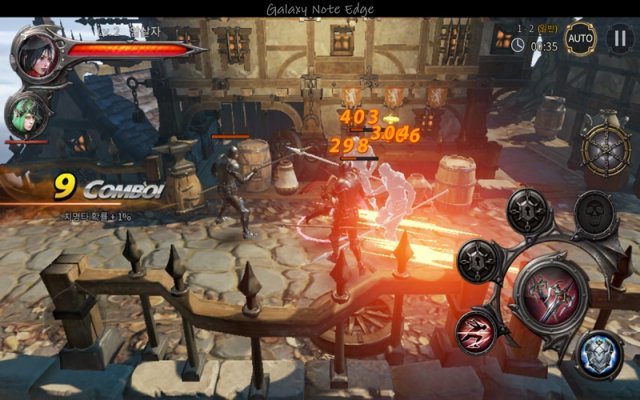
Task: Tap the spiked wheel button
Action: coord(609,152)
